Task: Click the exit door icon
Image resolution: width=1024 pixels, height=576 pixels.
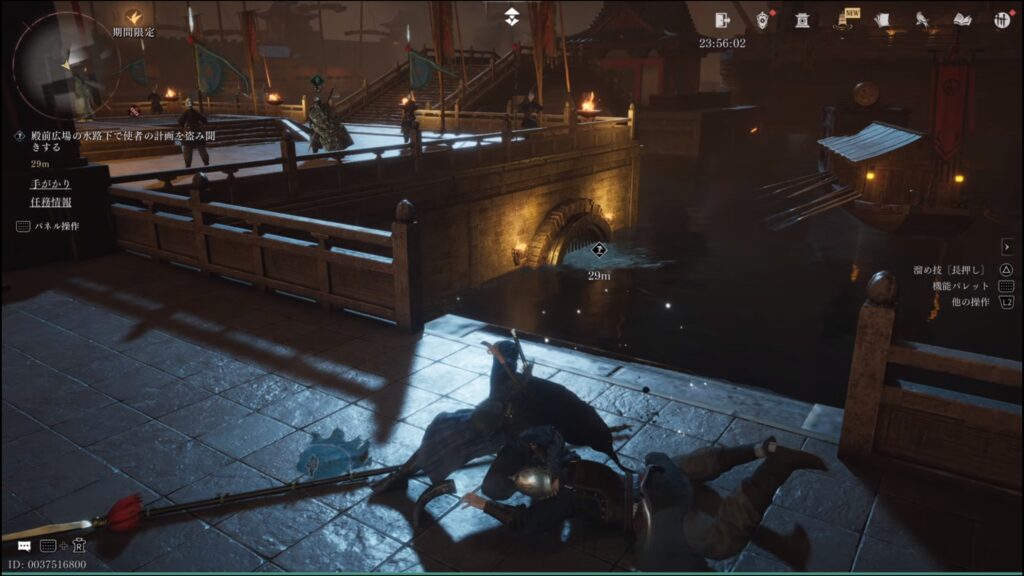Action: pyautogui.click(x=723, y=19)
